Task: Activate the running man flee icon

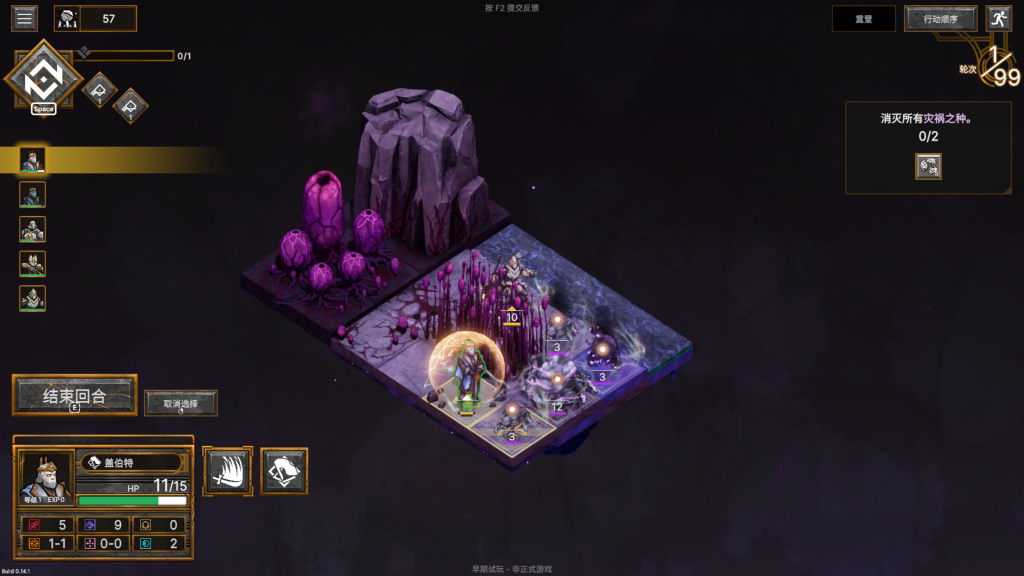Action: click(998, 18)
